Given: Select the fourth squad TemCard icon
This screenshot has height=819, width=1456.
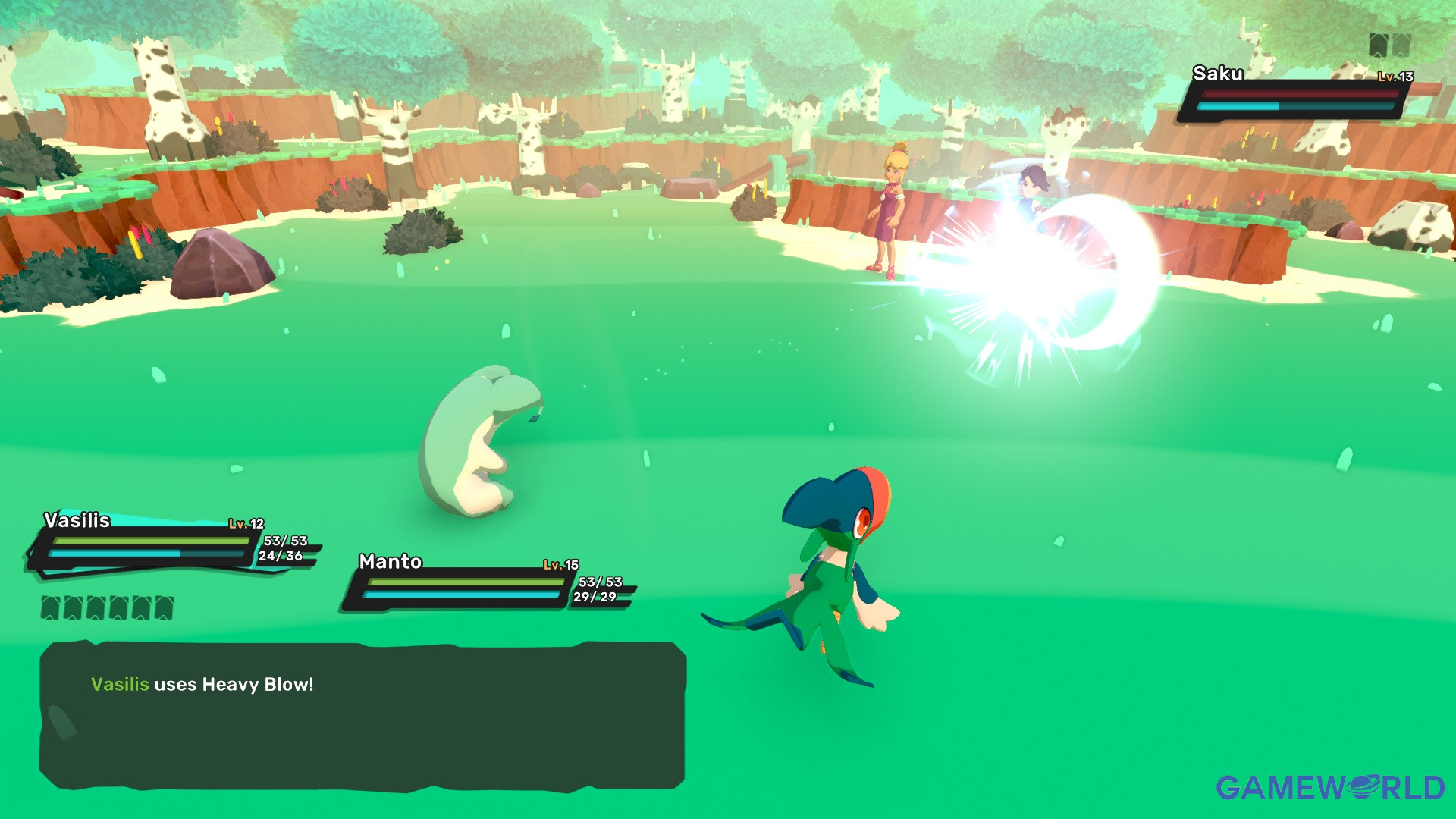Looking at the screenshot, I should click(x=118, y=607).
